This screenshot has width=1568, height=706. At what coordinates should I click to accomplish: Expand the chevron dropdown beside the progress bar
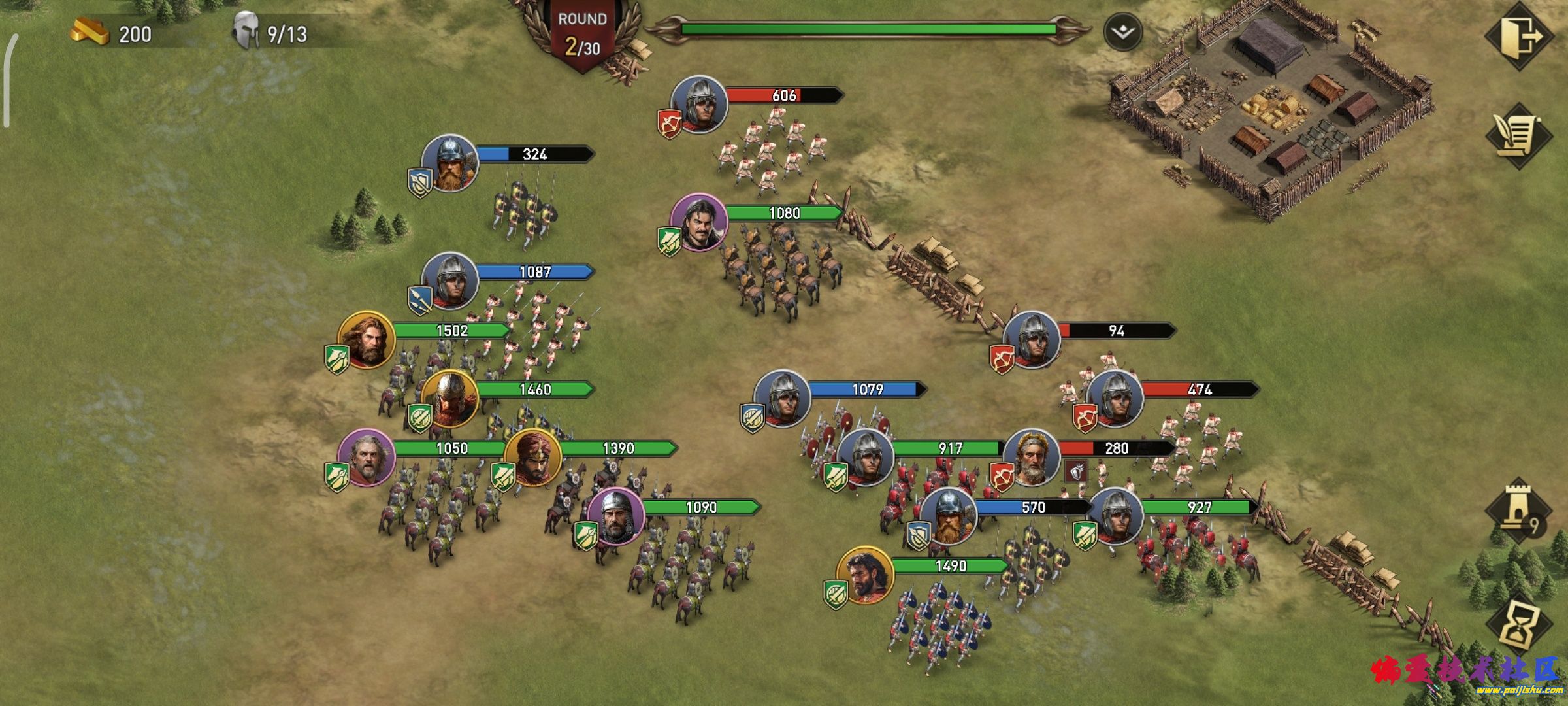1123,32
